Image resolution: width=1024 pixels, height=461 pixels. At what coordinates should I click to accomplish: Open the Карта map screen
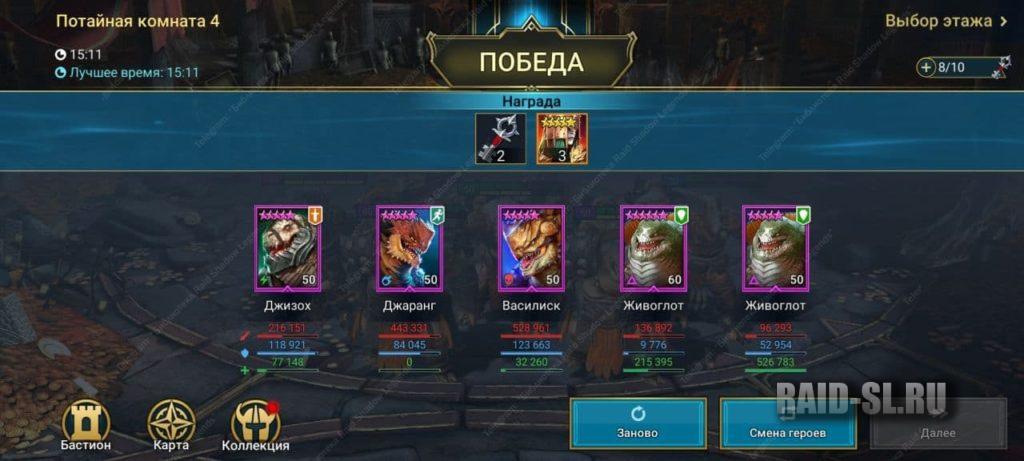(x=170, y=427)
